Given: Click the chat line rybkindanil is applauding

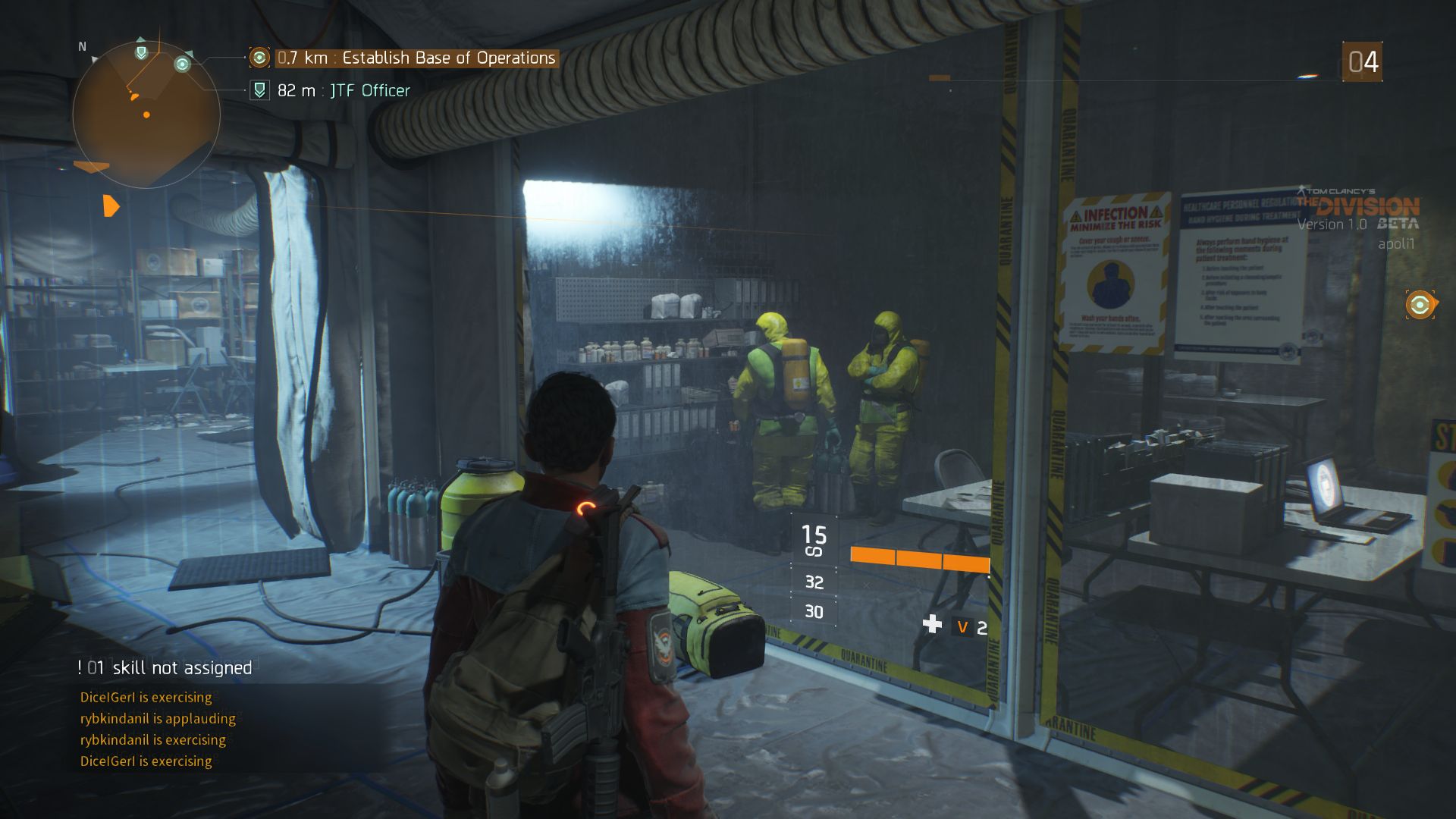Looking at the screenshot, I should click(158, 719).
